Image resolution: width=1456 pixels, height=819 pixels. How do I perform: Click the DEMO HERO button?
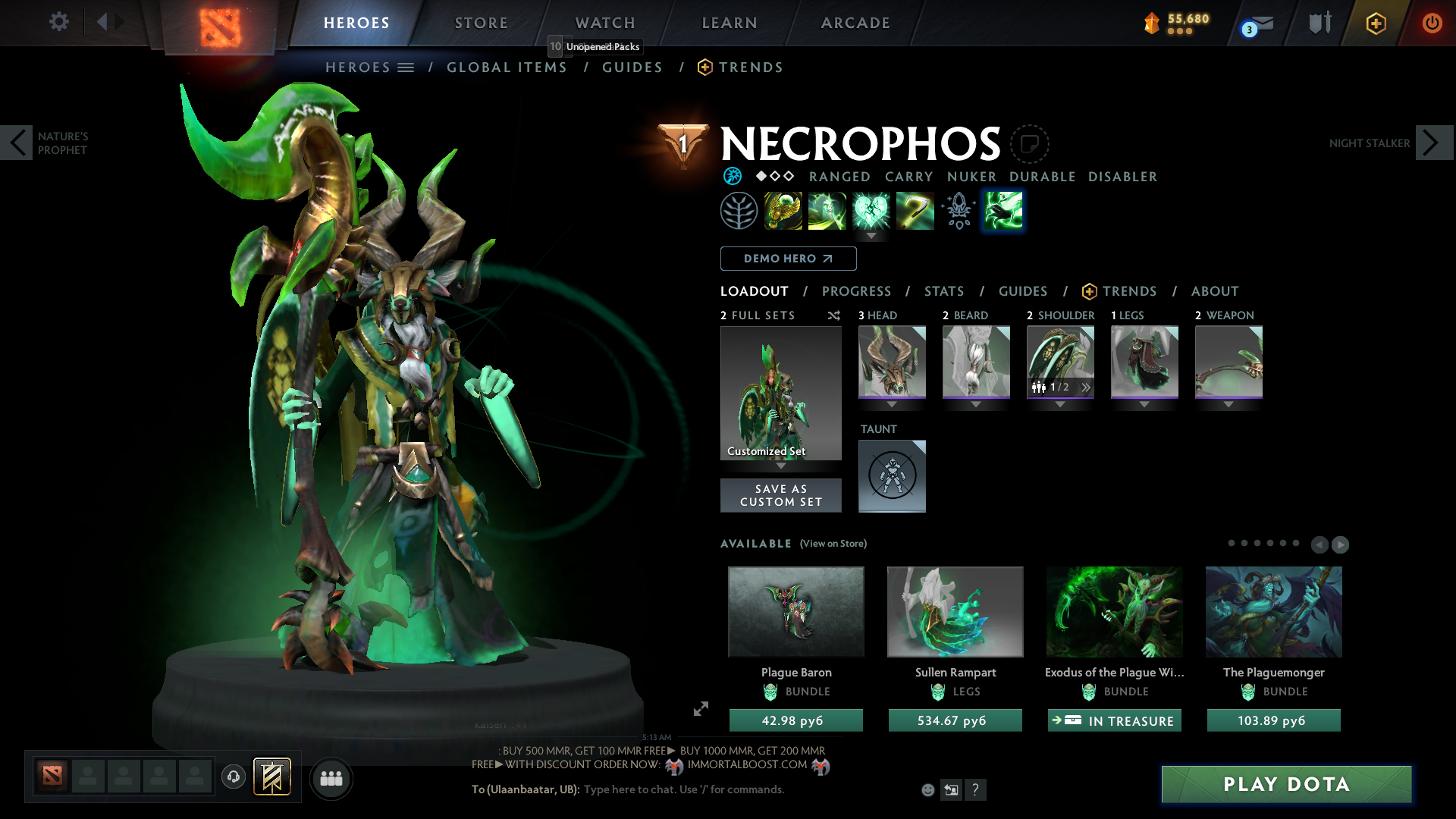click(787, 259)
